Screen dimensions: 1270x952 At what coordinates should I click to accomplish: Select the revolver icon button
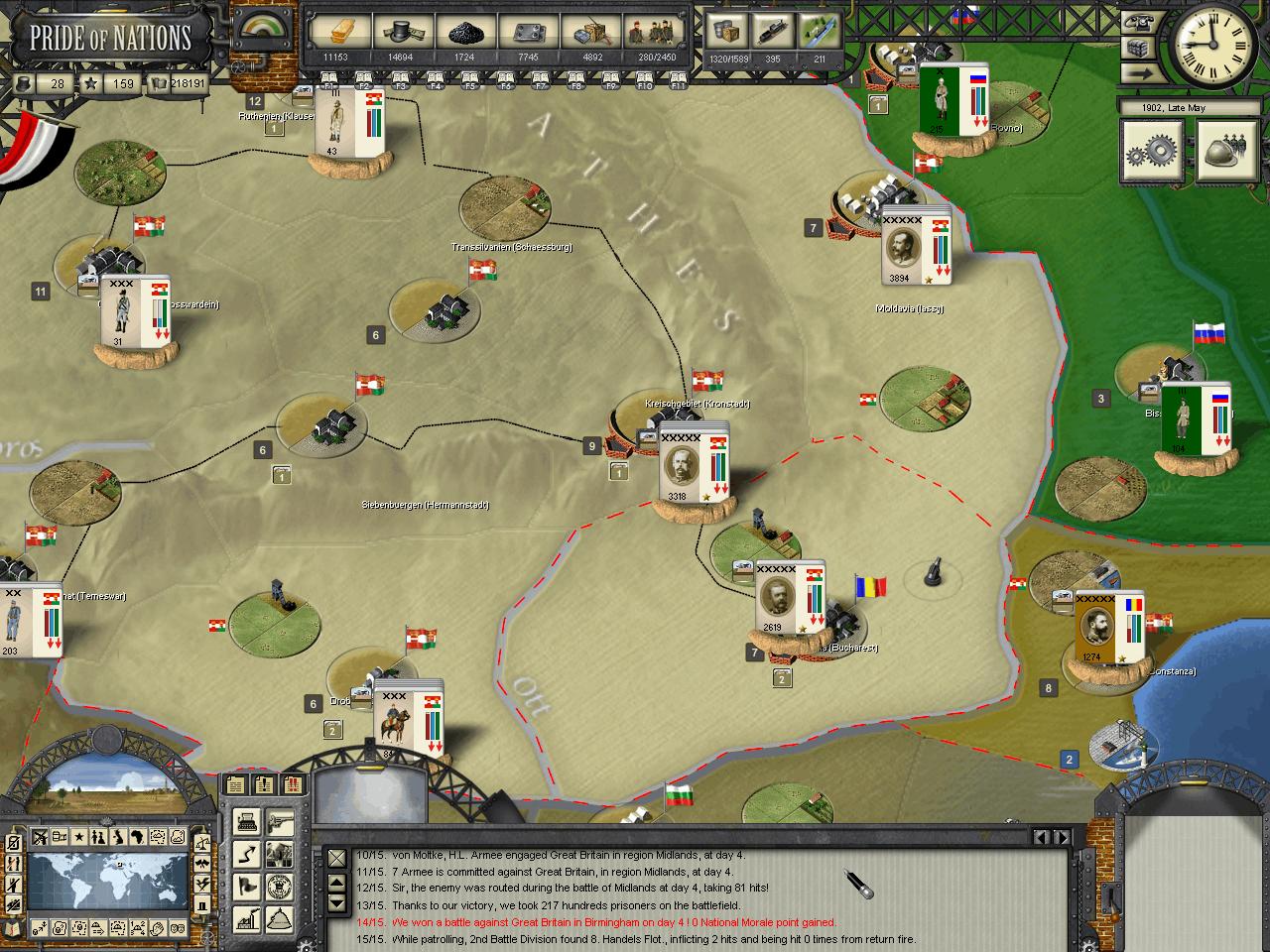(x=281, y=821)
